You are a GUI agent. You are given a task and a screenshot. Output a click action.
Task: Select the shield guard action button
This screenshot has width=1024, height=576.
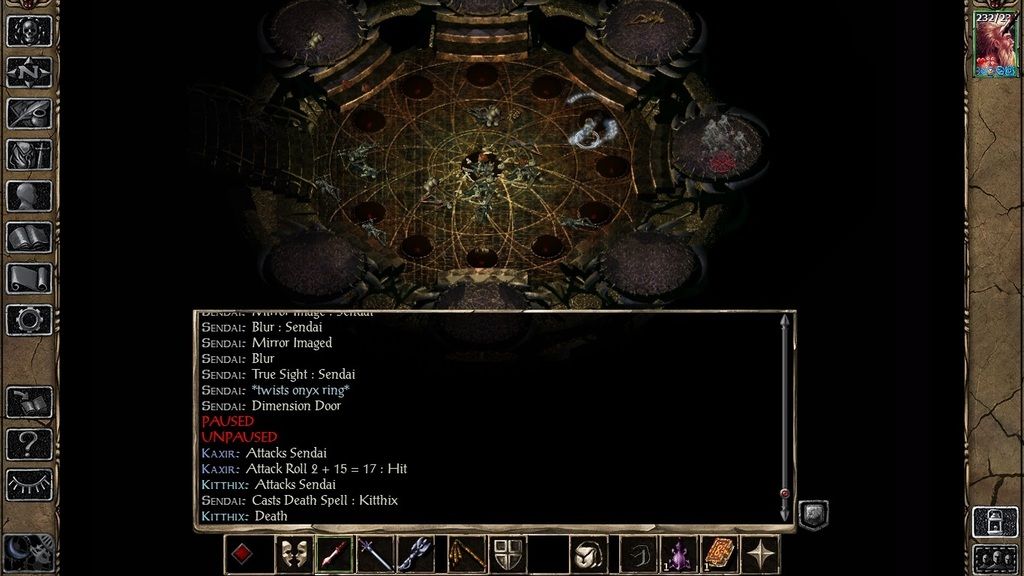coord(507,554)
